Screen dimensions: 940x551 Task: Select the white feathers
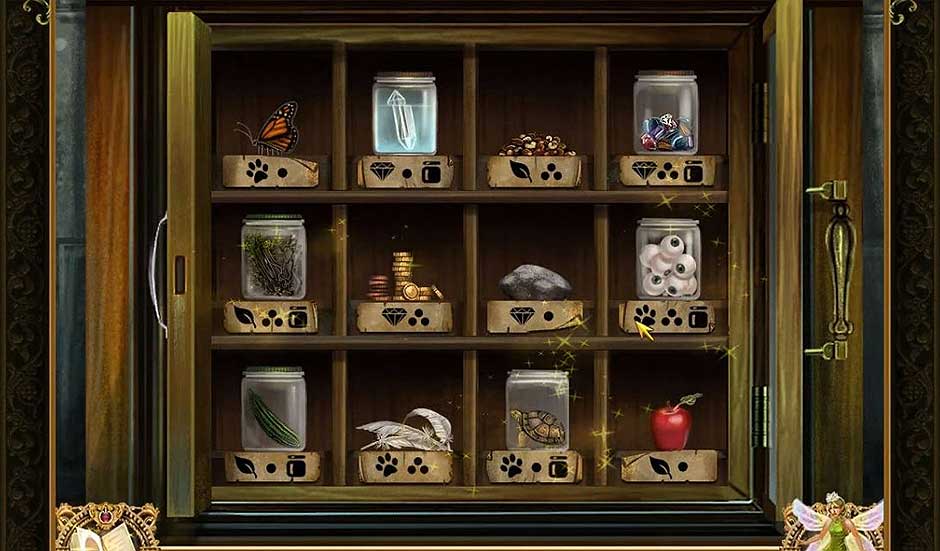pos(406,431)
